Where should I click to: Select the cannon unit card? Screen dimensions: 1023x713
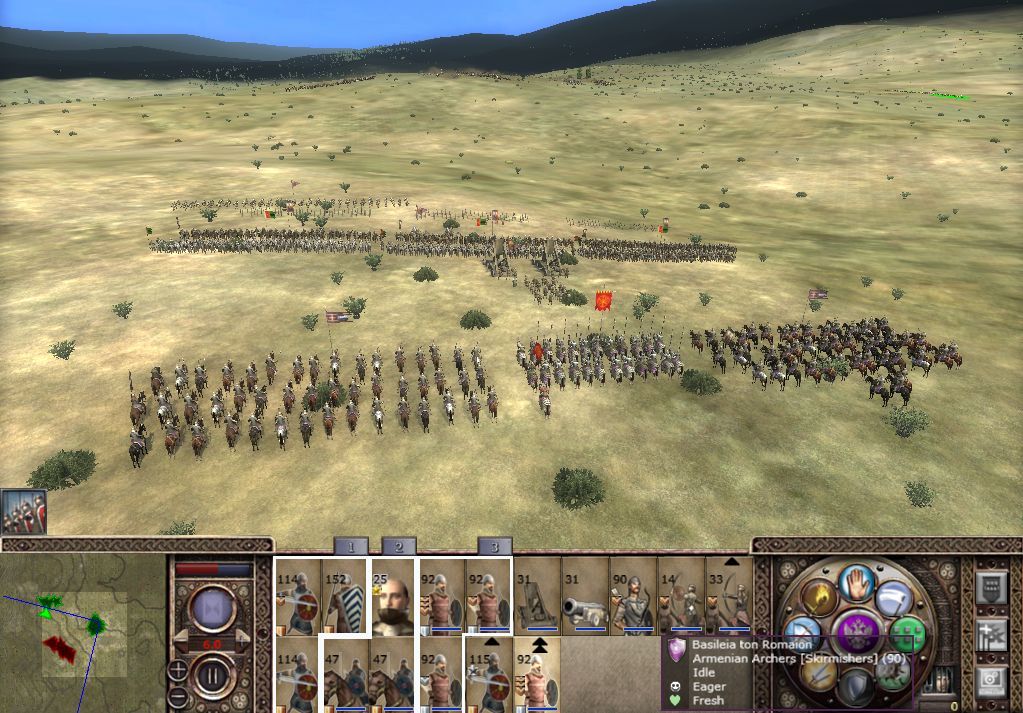[585, 597]
